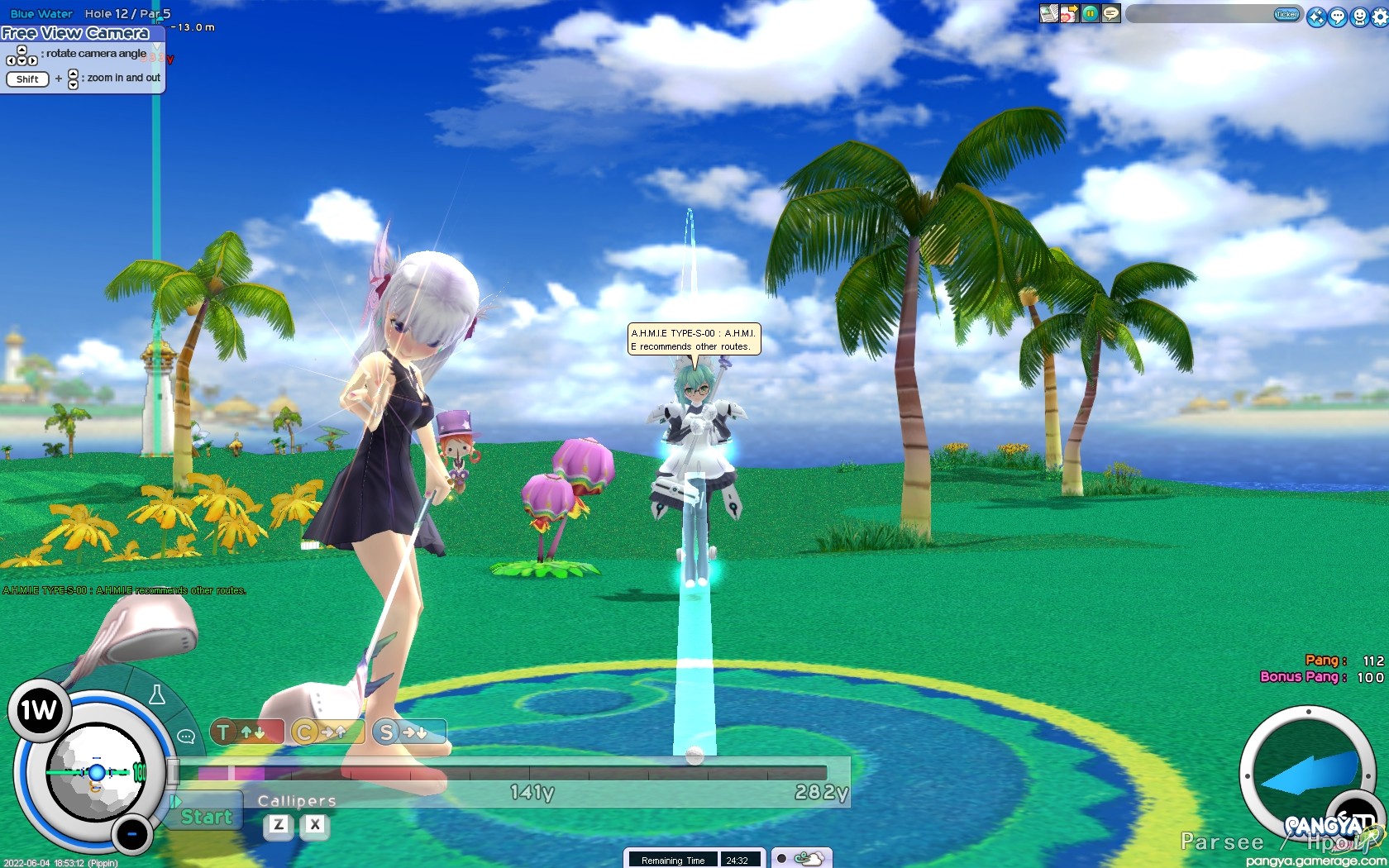The width and height of the screenshot is (1389, 868).
Task: Click the green pause button
Action: tap(1091, 13)
